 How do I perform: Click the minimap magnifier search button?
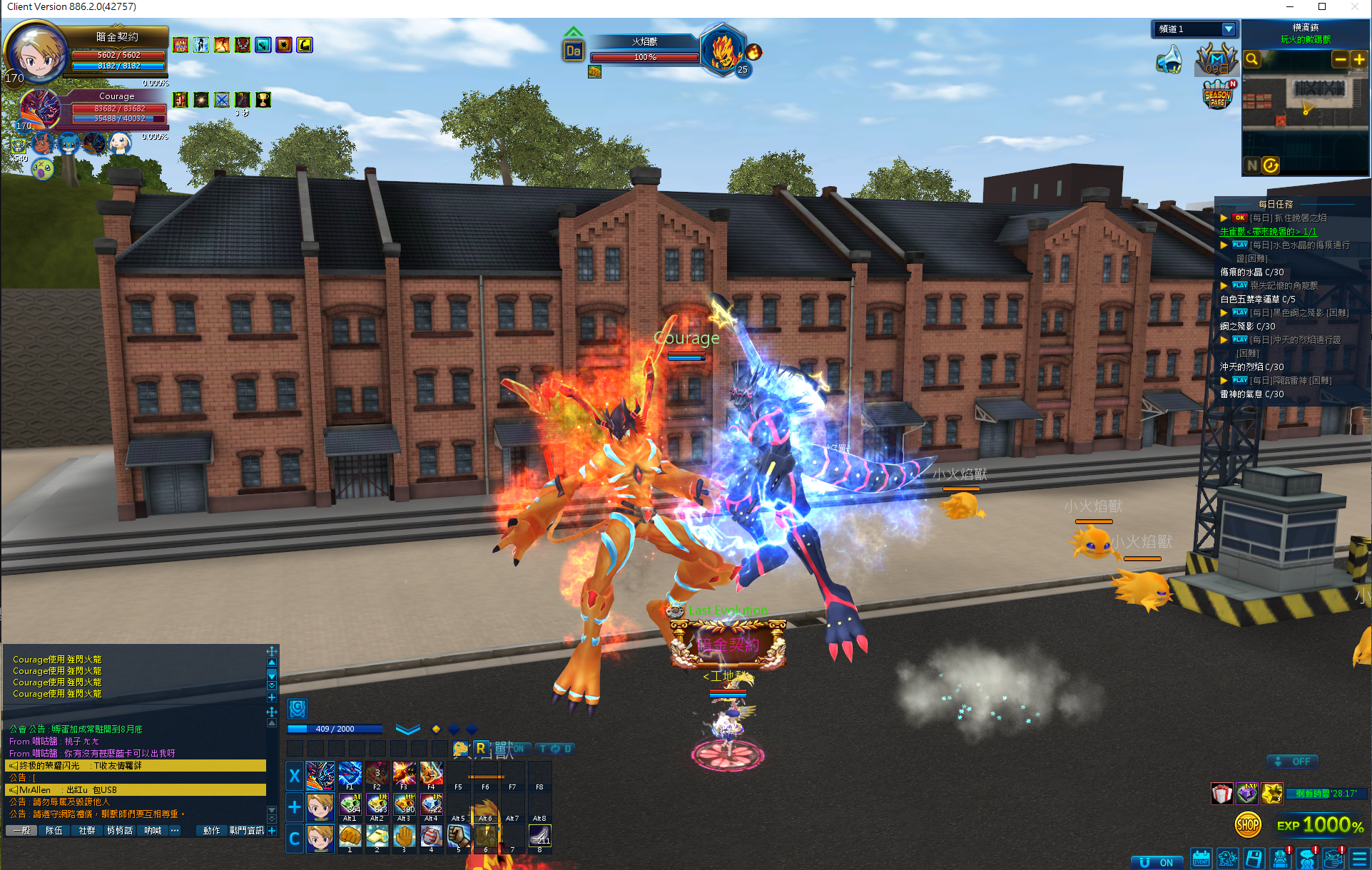point(1251,60)
